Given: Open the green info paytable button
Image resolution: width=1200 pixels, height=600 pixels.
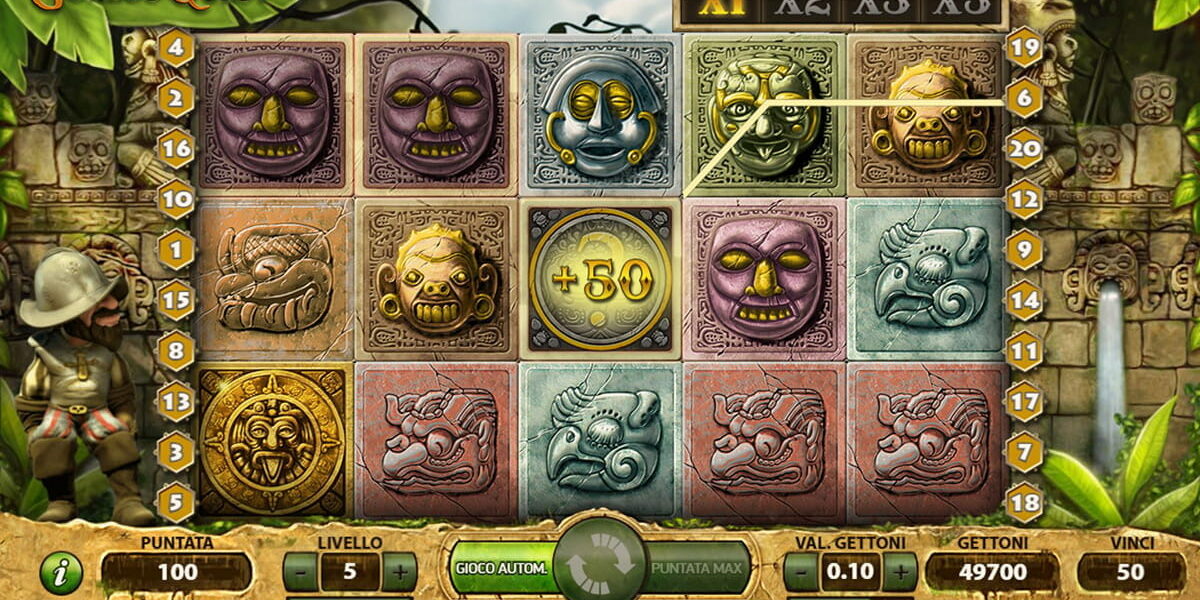Looking at the screenshot, I should (61, 573).
